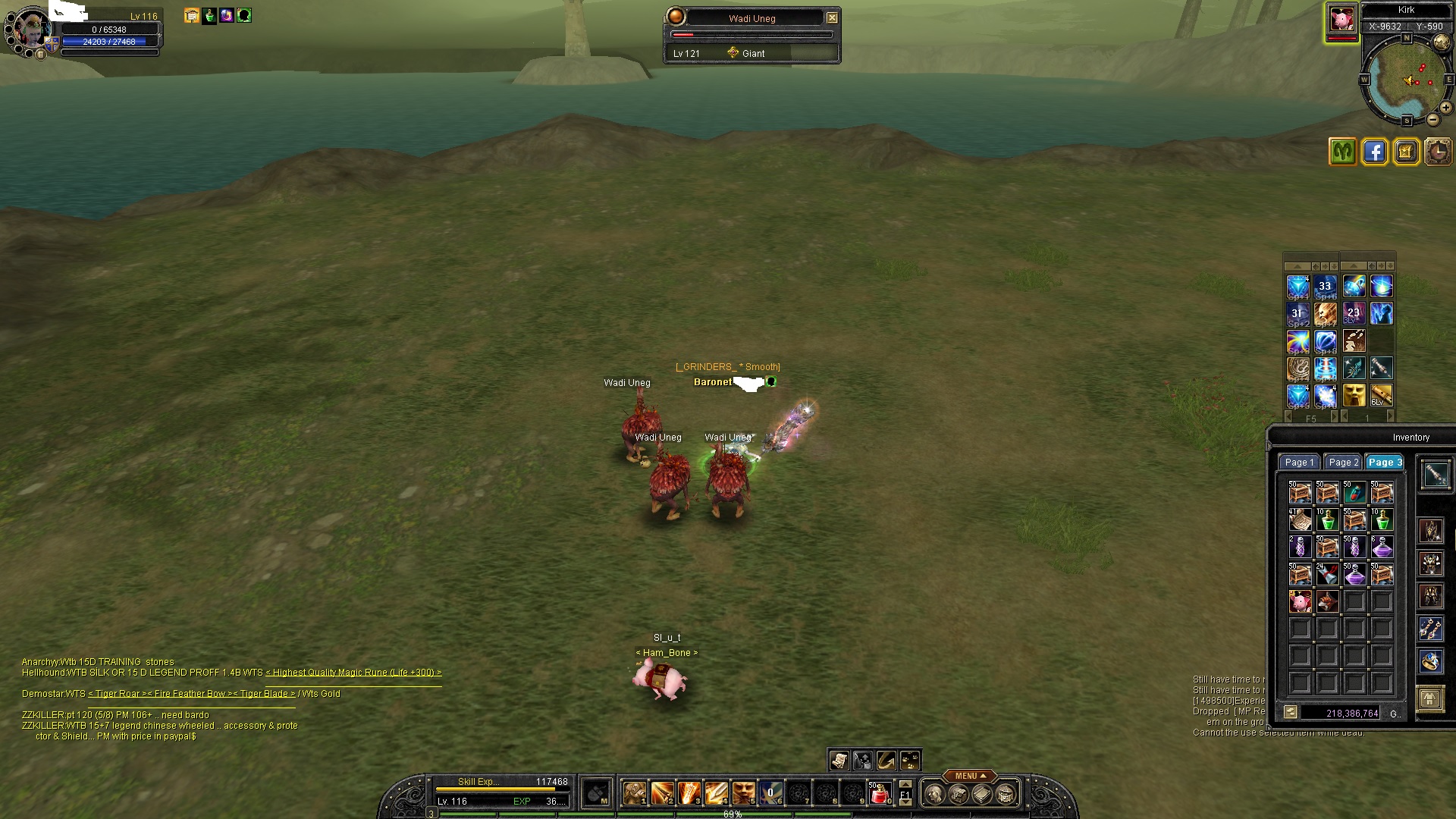Screen dimensions: 1456x819
Task: Use the red potion in hotbar
Action: click(x=879, y=794)
